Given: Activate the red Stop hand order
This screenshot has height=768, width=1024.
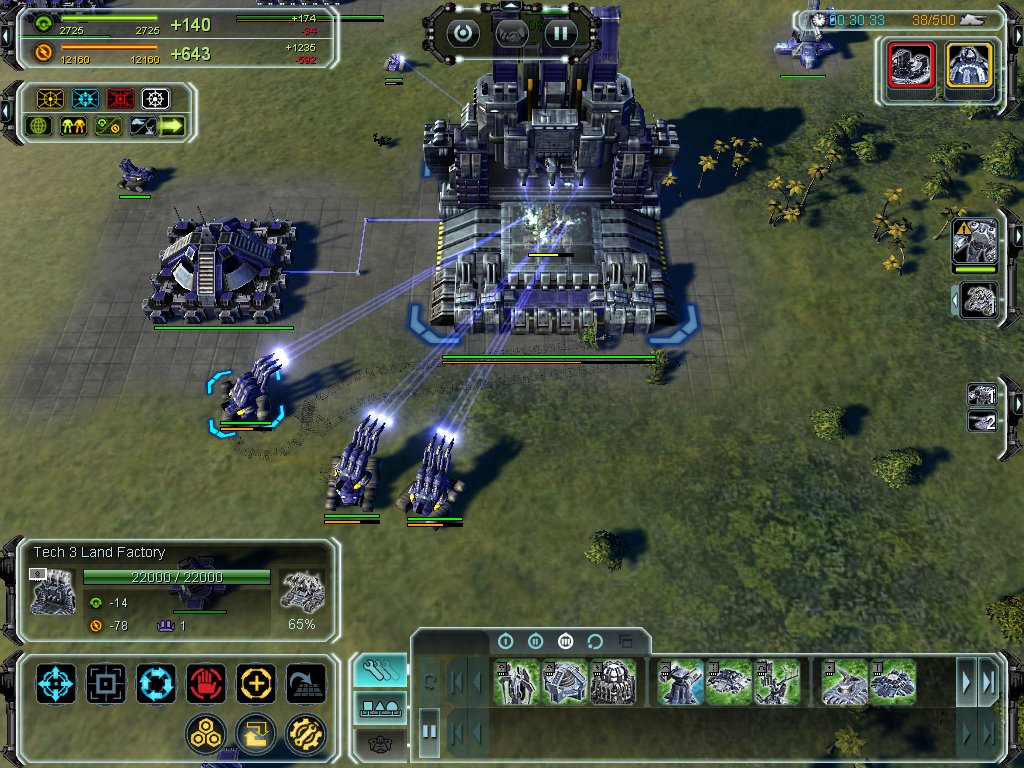Looking at the screenshot, I should click(x=206, y=684).
